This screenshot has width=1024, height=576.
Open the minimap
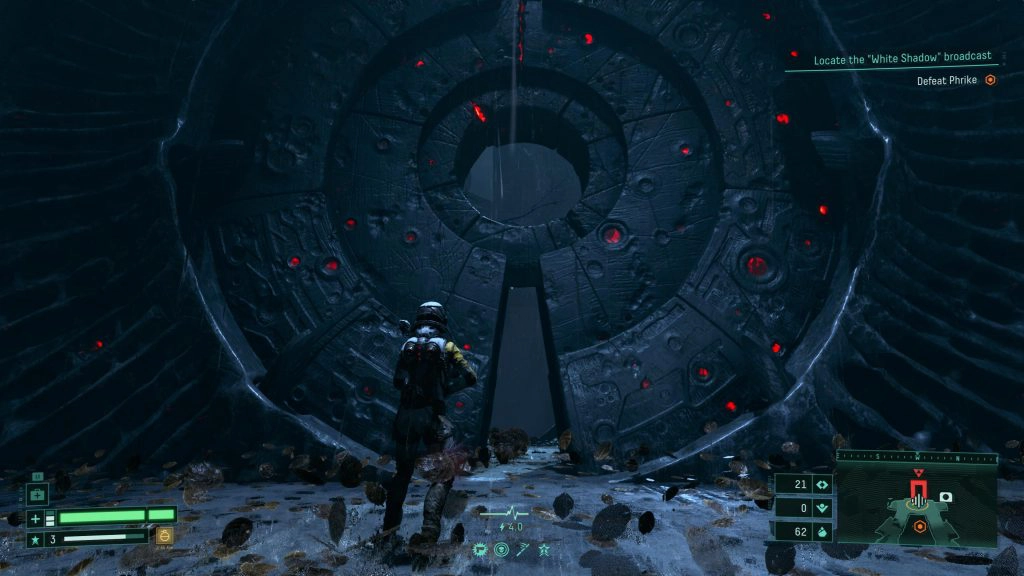[916, 507]
